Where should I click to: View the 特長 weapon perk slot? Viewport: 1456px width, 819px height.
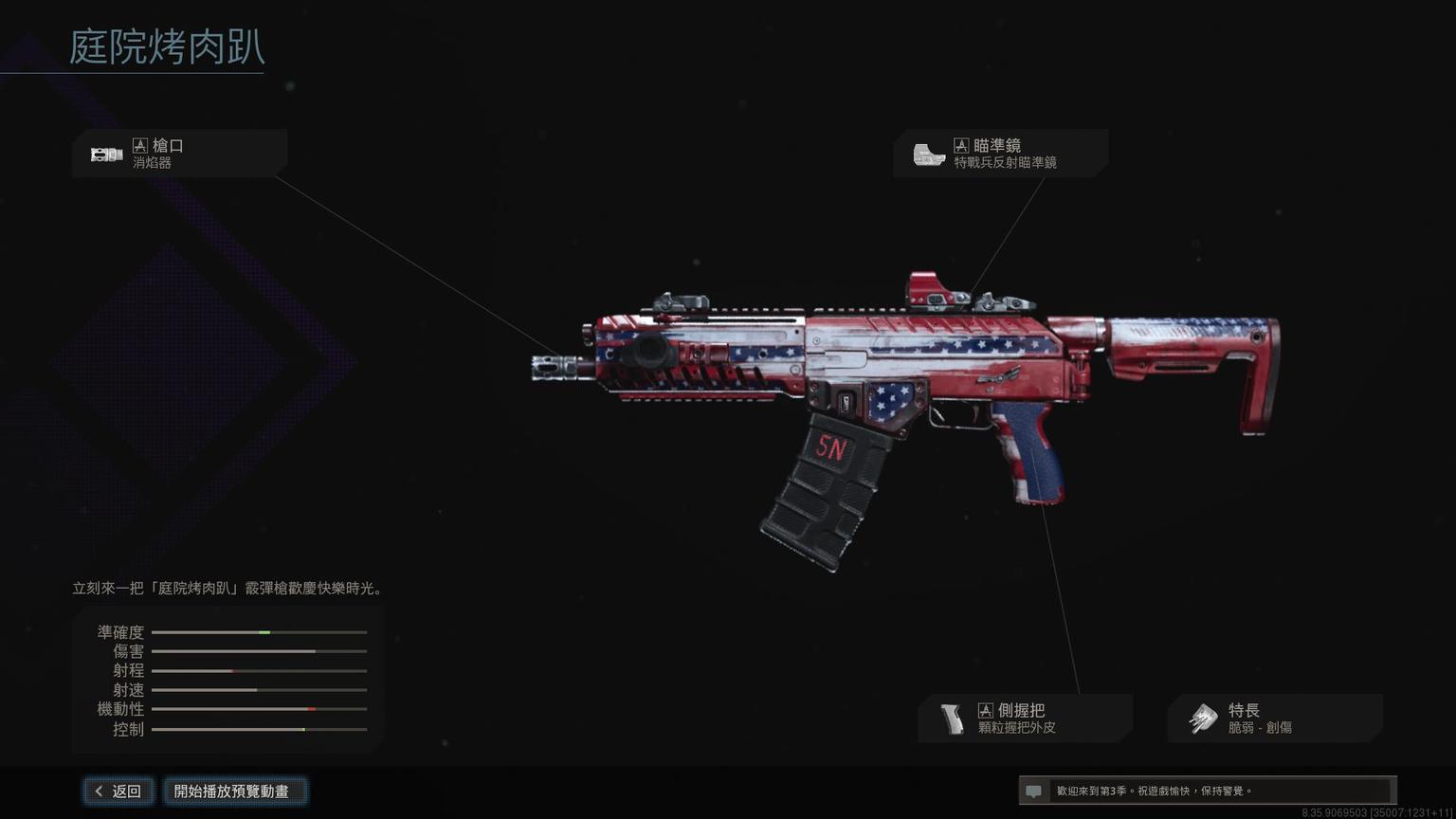coord(1274,719)
